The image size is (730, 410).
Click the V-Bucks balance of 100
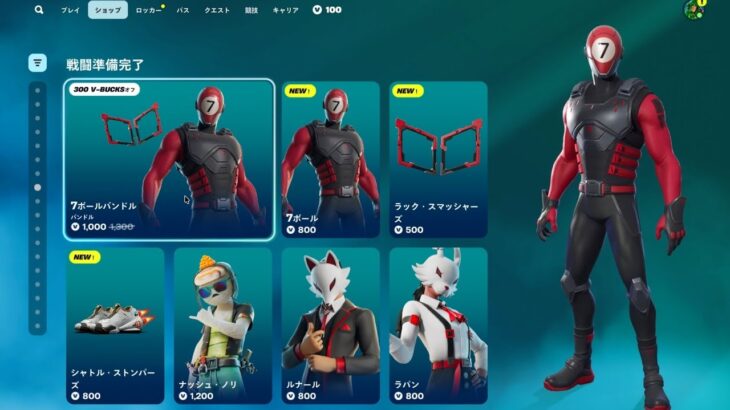(x=327, y=10)
